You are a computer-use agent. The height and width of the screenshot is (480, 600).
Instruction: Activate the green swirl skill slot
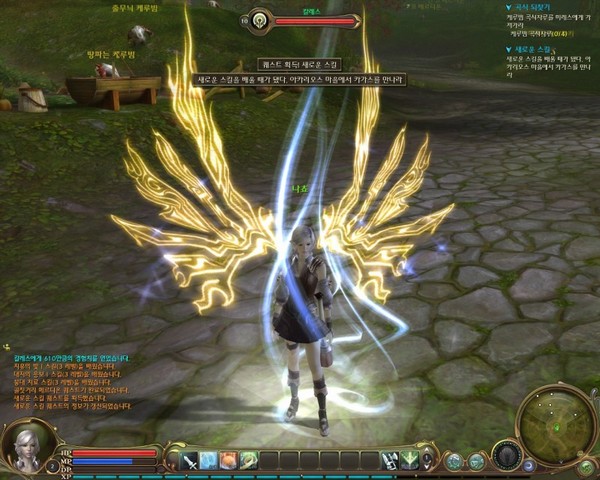(x=248, y=460)
